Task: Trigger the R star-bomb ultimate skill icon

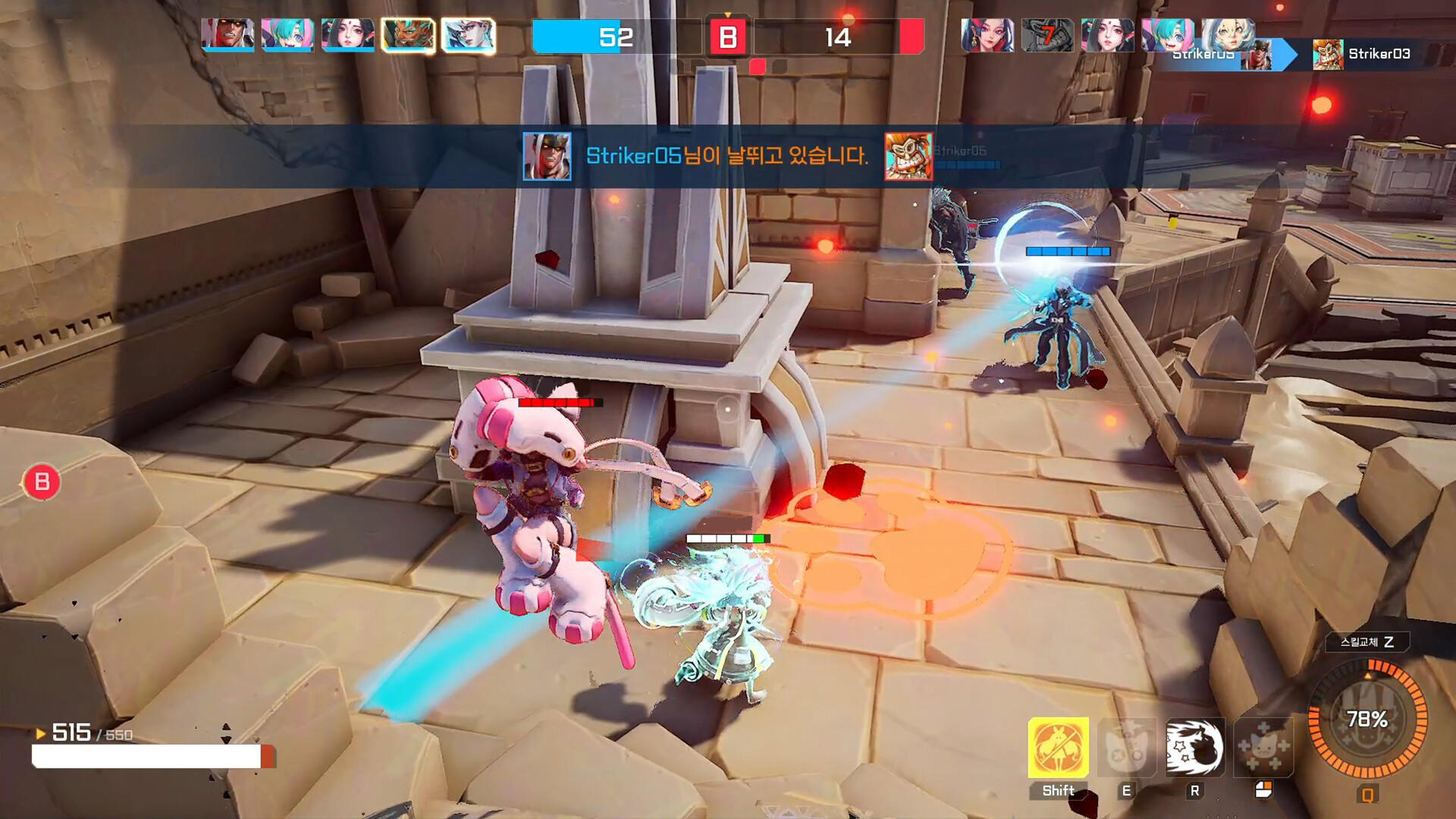Action: tap(1194, 747)
